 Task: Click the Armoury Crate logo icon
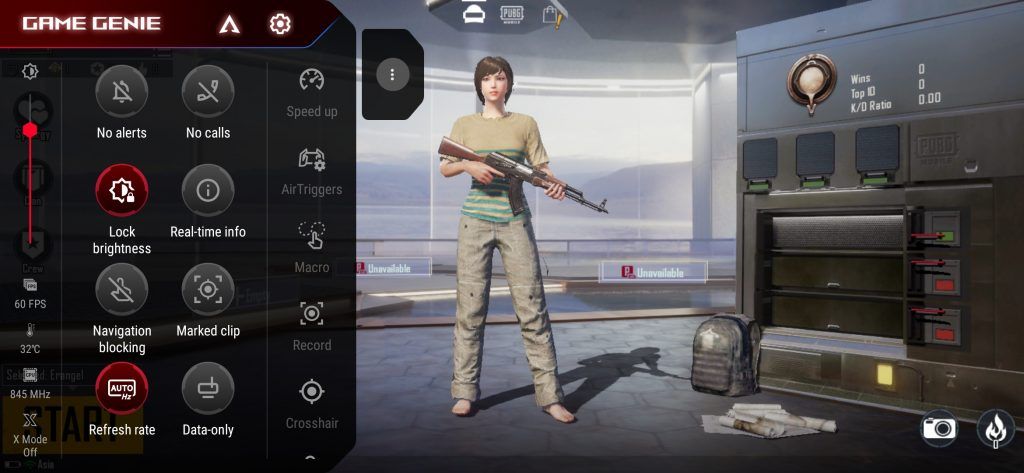(228, 24)
